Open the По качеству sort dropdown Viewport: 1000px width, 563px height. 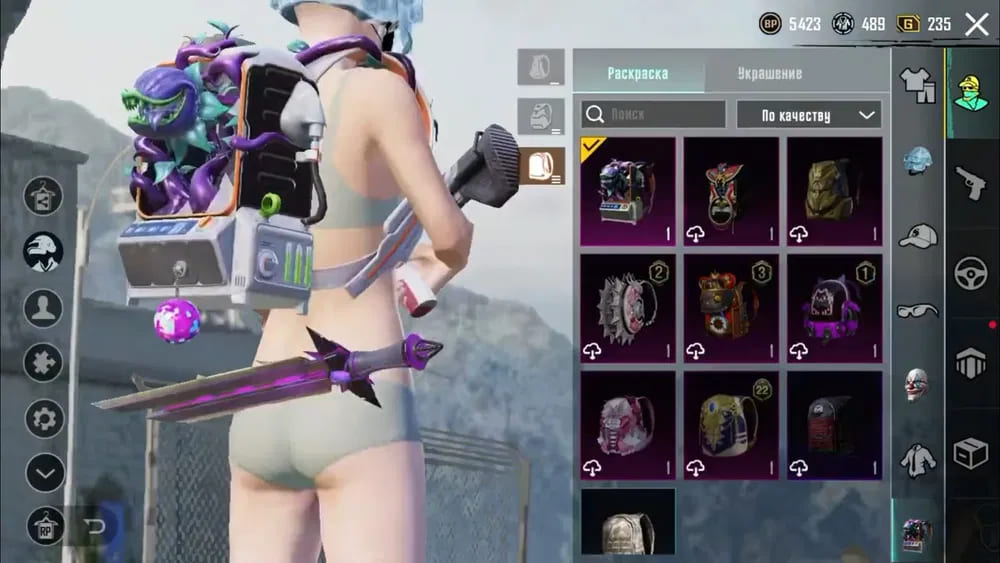click(x=809, y=115)
